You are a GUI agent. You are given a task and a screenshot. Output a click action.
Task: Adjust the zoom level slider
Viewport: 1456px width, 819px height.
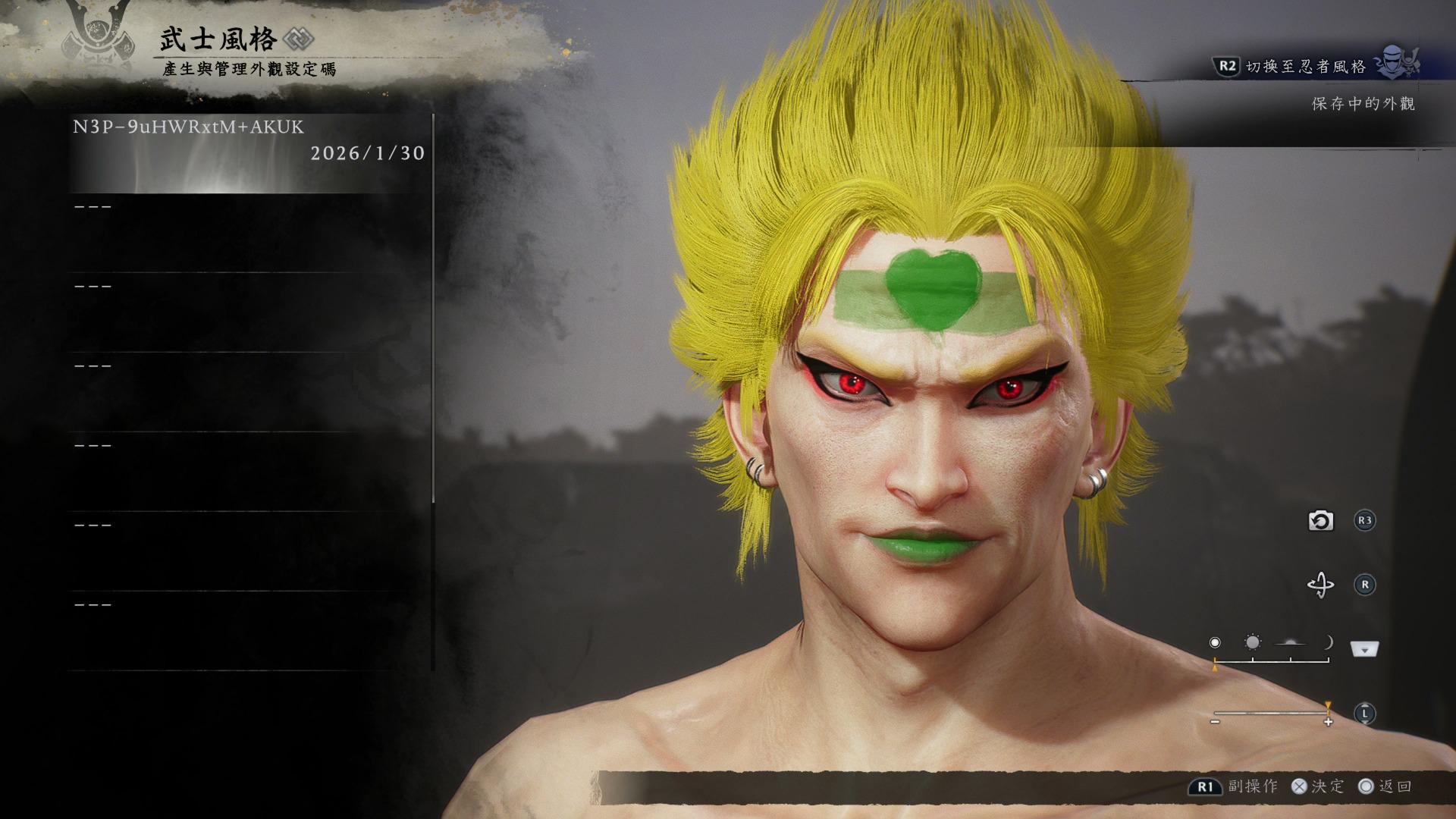click(x=1272, y=714)
